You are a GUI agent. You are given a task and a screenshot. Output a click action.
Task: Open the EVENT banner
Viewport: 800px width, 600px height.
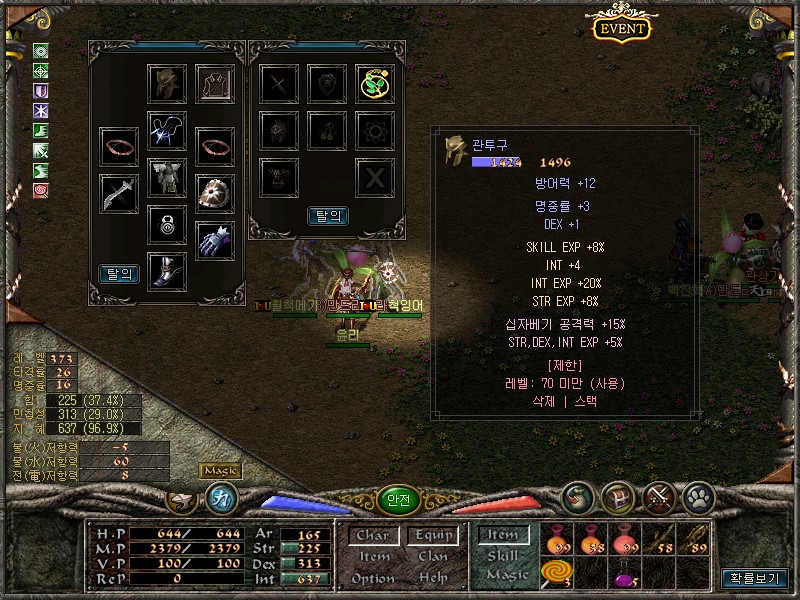[622, 28]
